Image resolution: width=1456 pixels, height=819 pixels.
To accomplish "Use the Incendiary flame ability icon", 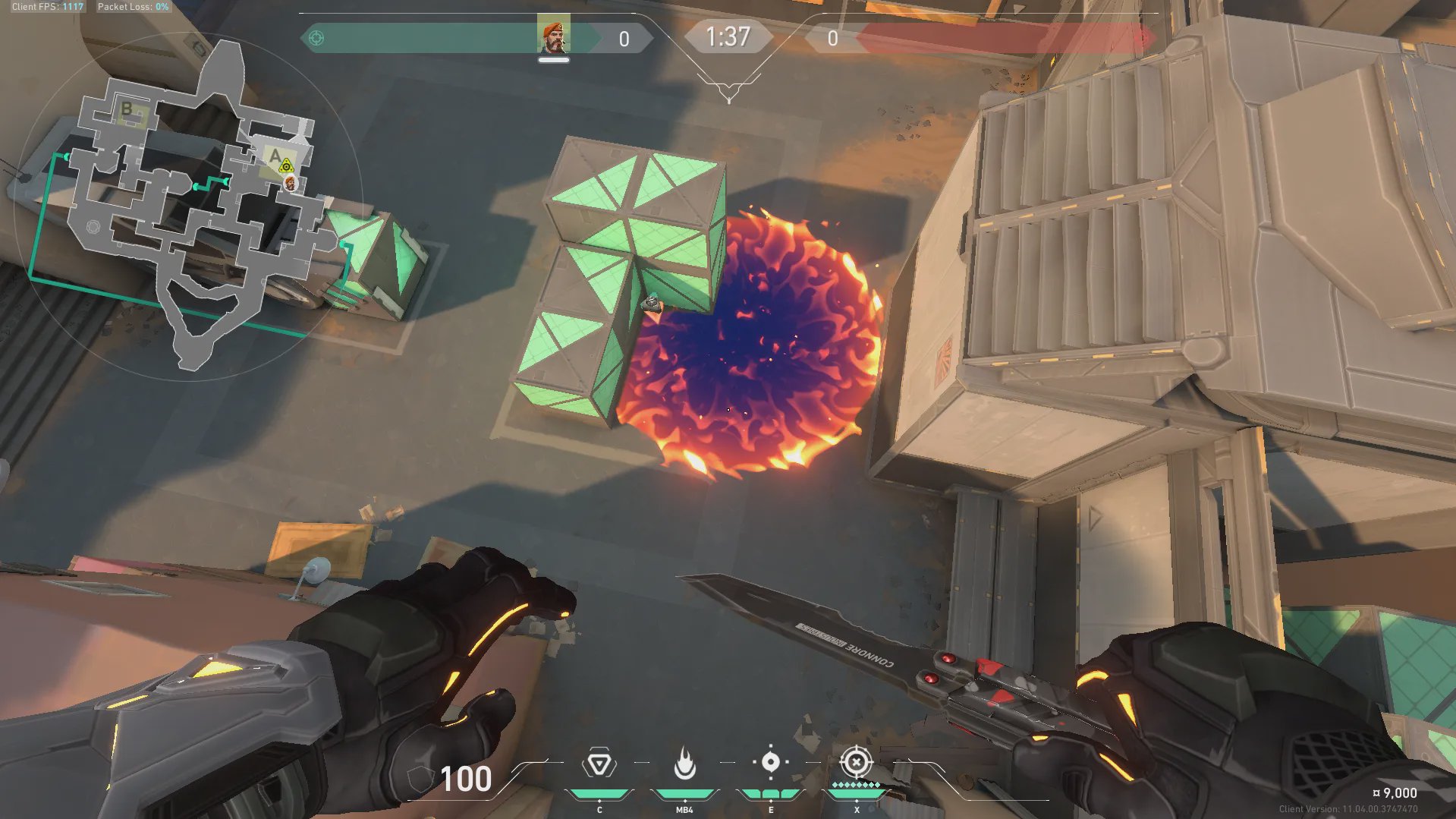I will [684, 764].
